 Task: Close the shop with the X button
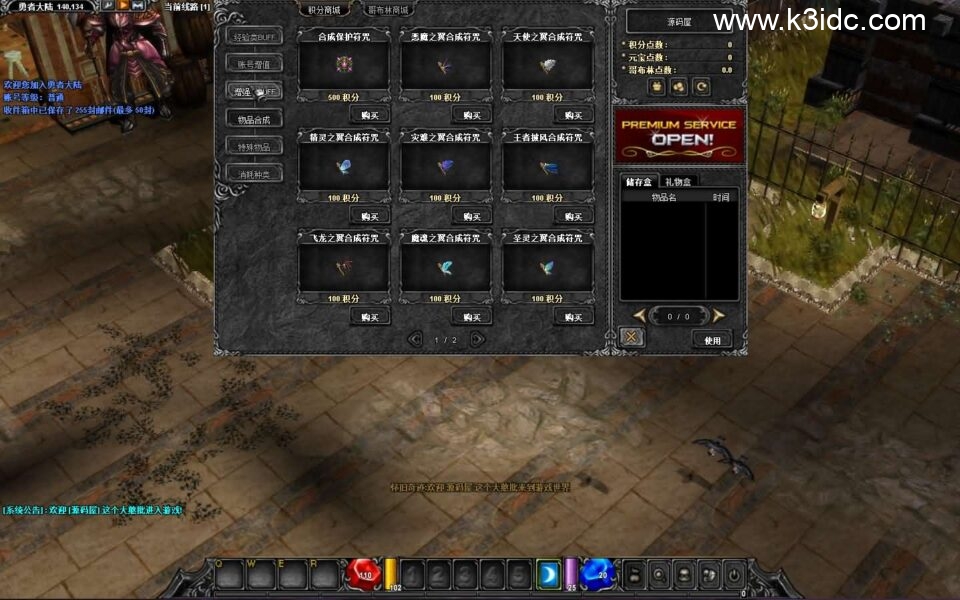coord(631,338)
